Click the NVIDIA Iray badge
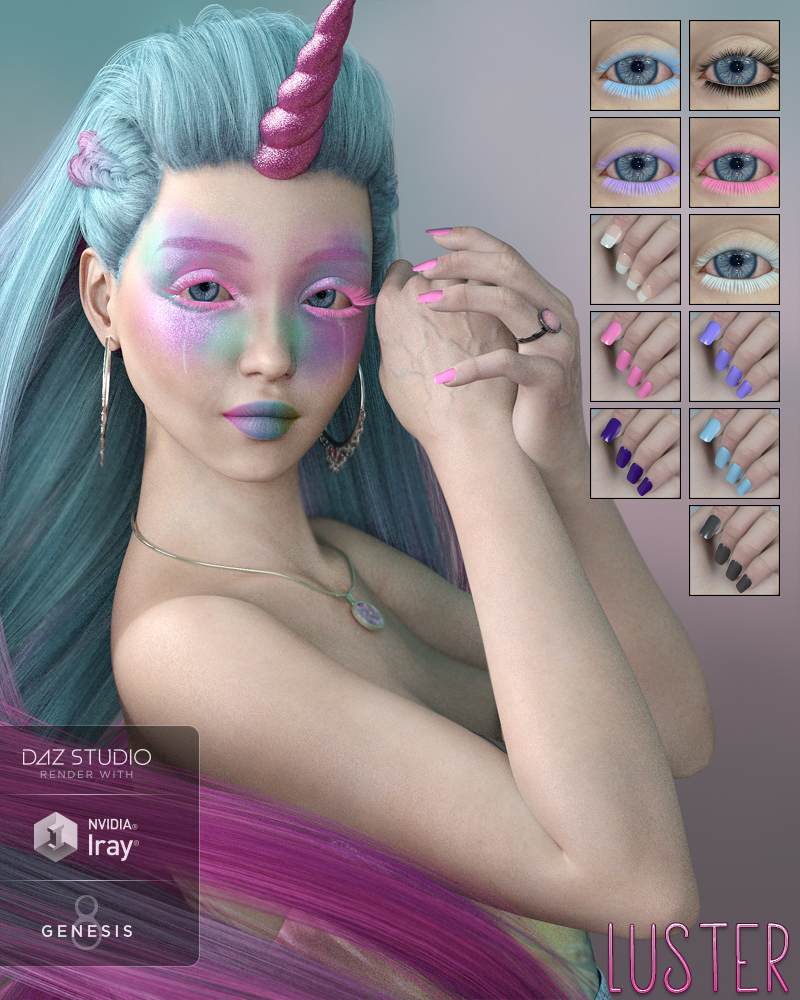 click(x=88, y=836)
